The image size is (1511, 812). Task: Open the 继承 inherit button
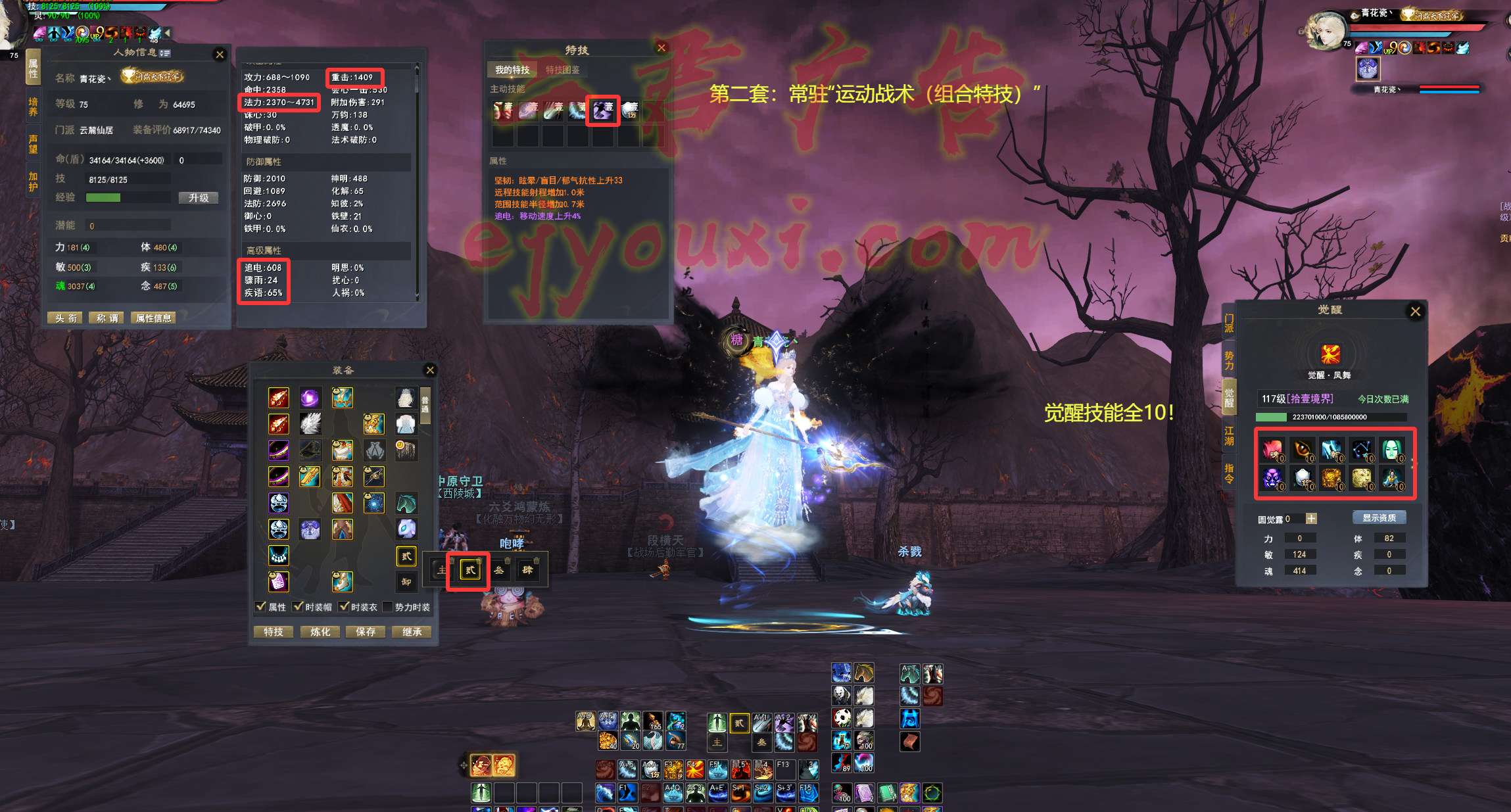[x=412, y=632]
